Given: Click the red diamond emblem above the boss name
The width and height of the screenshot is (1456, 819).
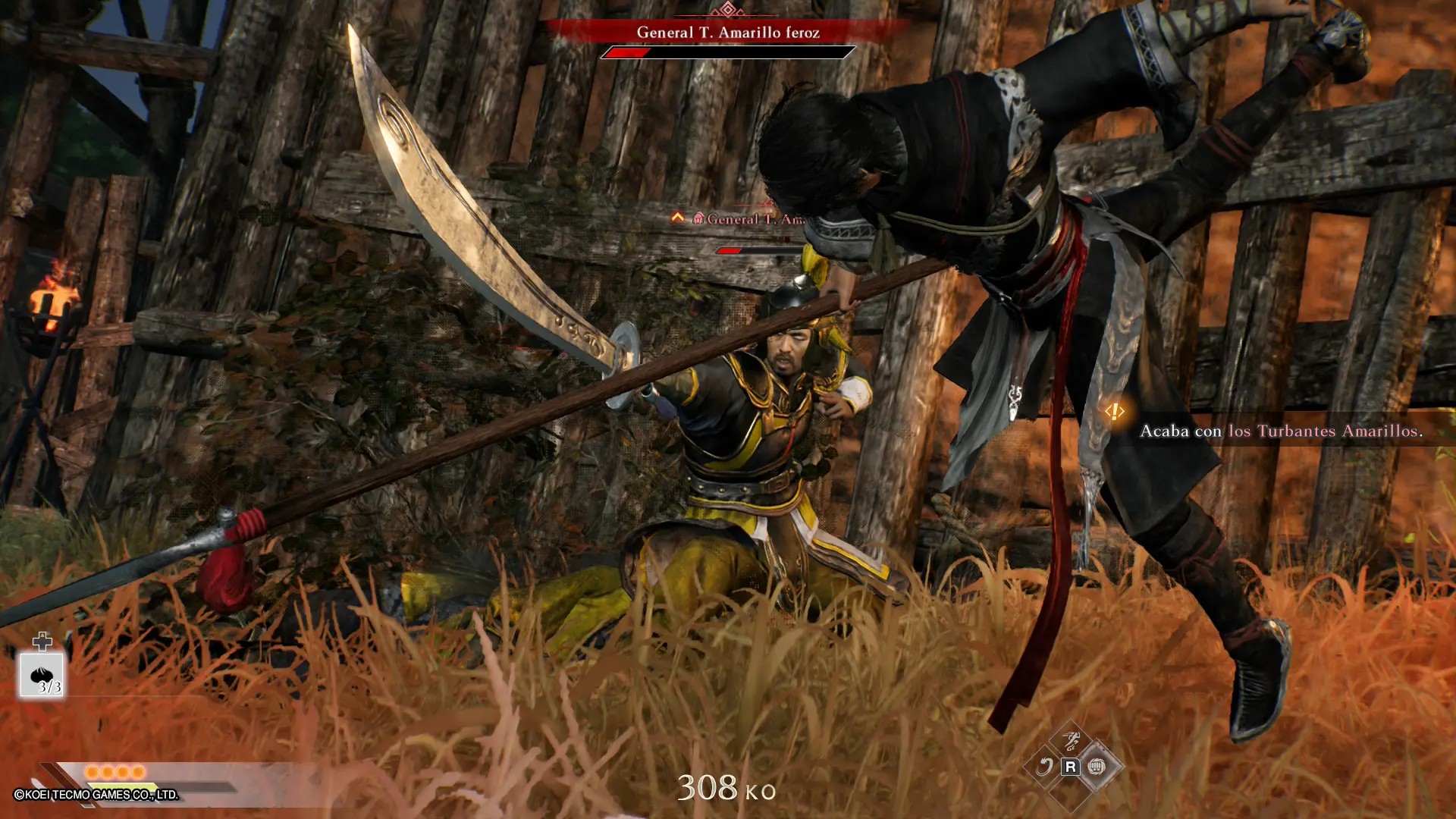Looking at the screenshot, I should pos(728,10).
